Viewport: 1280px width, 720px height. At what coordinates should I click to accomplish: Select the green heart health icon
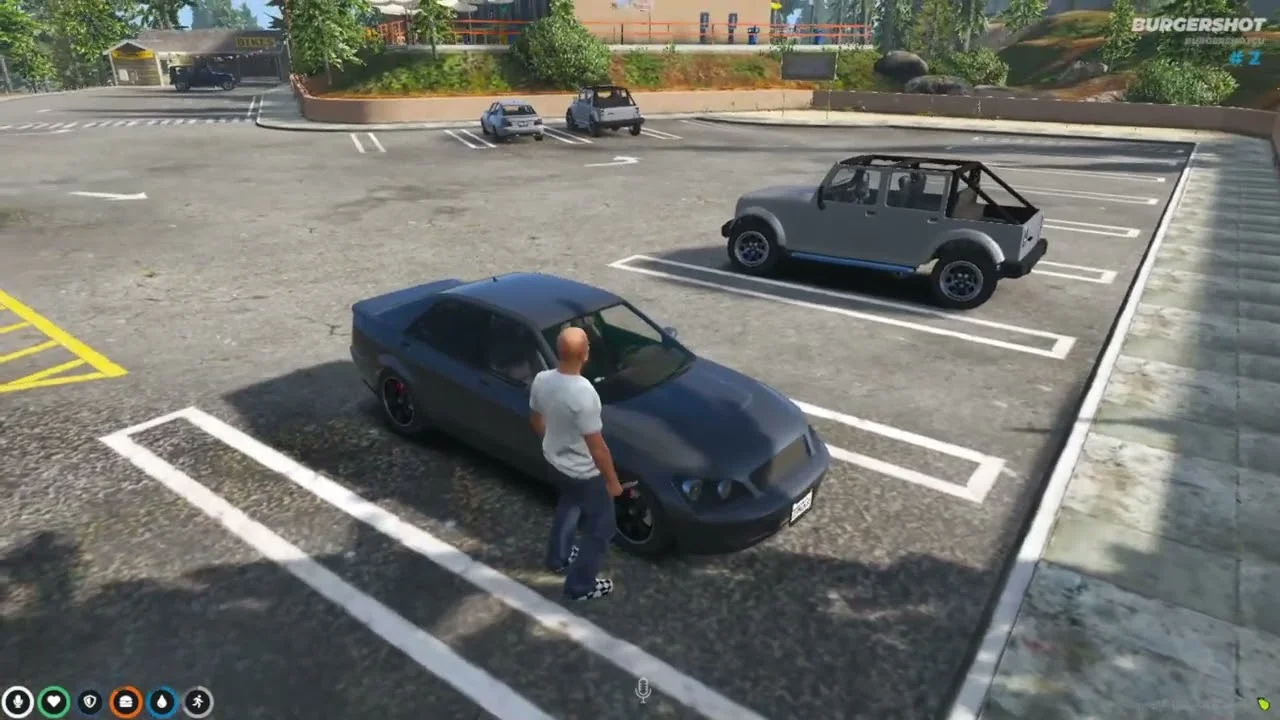54,702
